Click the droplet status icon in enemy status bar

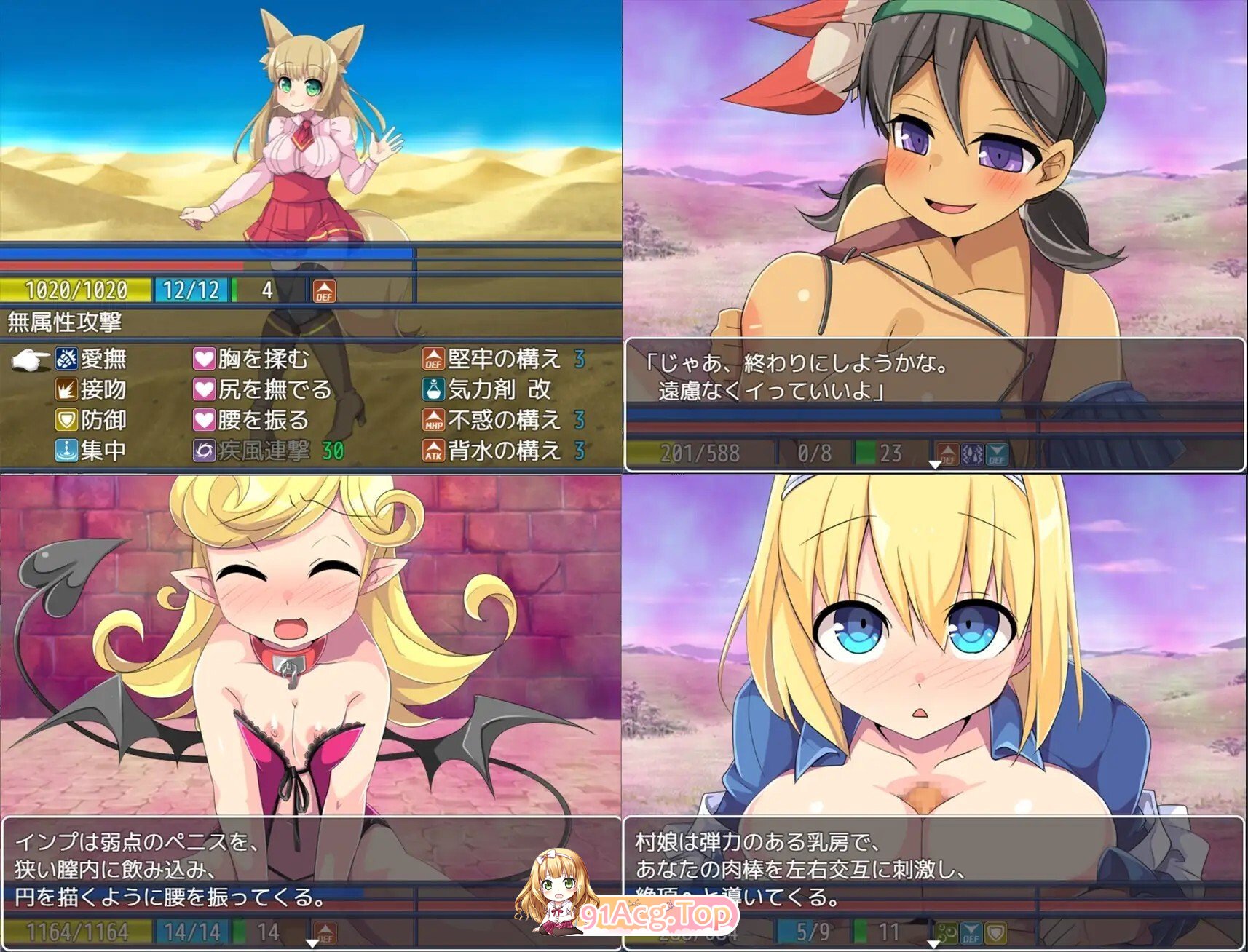[x=973, y=453]
